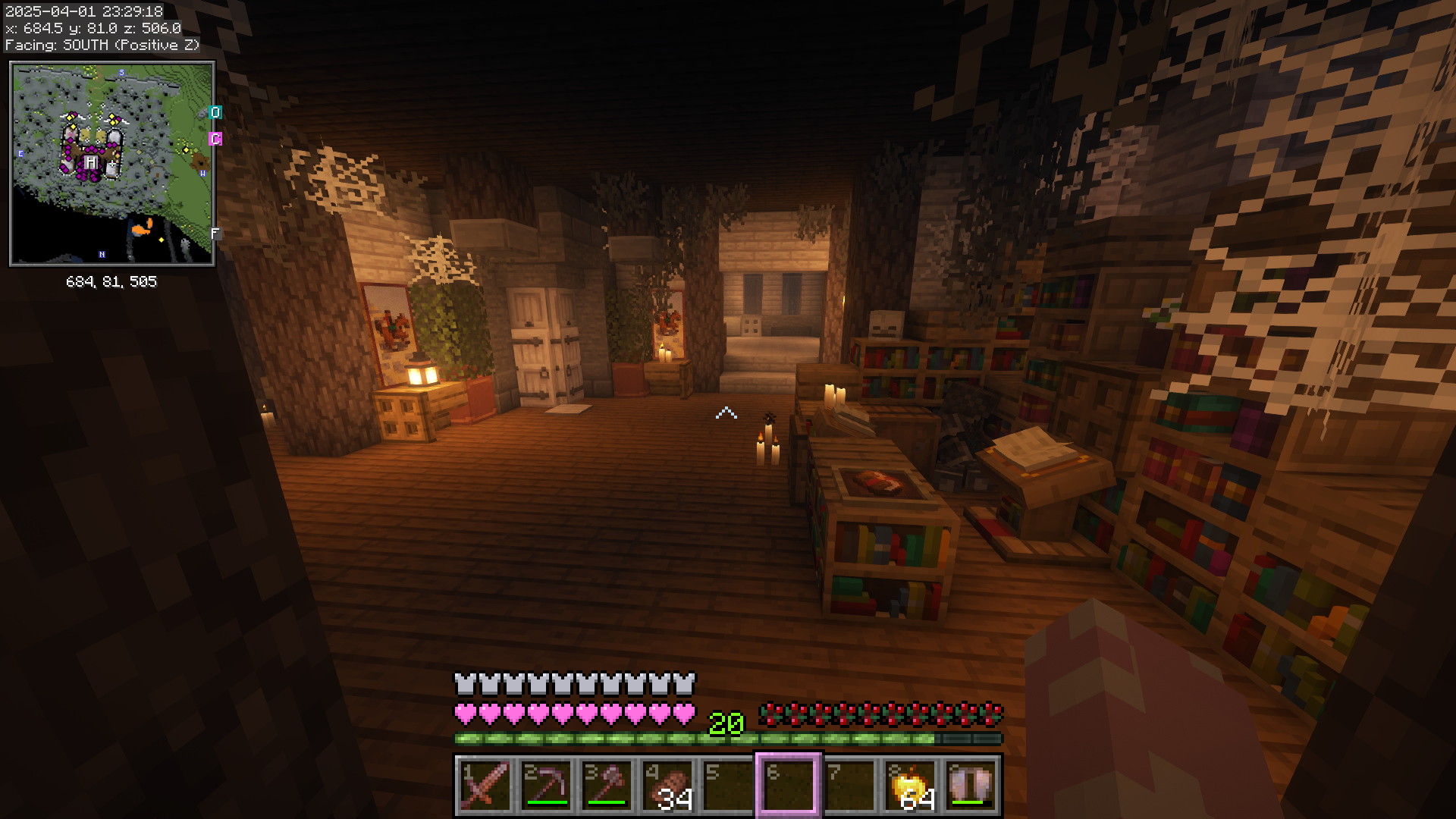Choose the pickaxe in the hotbar
Viewport: 1456px width, 819px height.
[x=546, y=786]
